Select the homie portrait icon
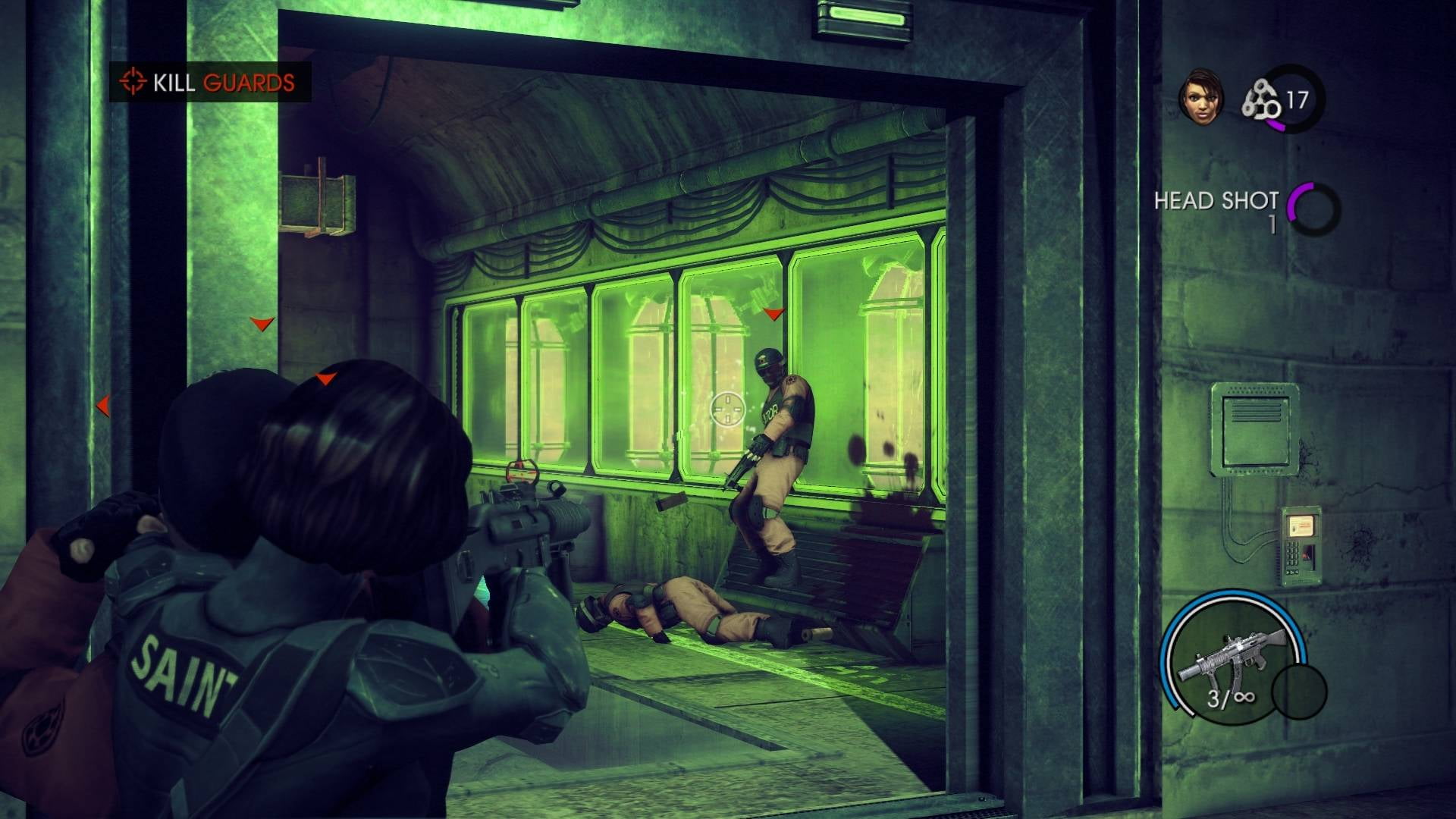Viewport: 1456px width, 819px height. pos(1200,98)
